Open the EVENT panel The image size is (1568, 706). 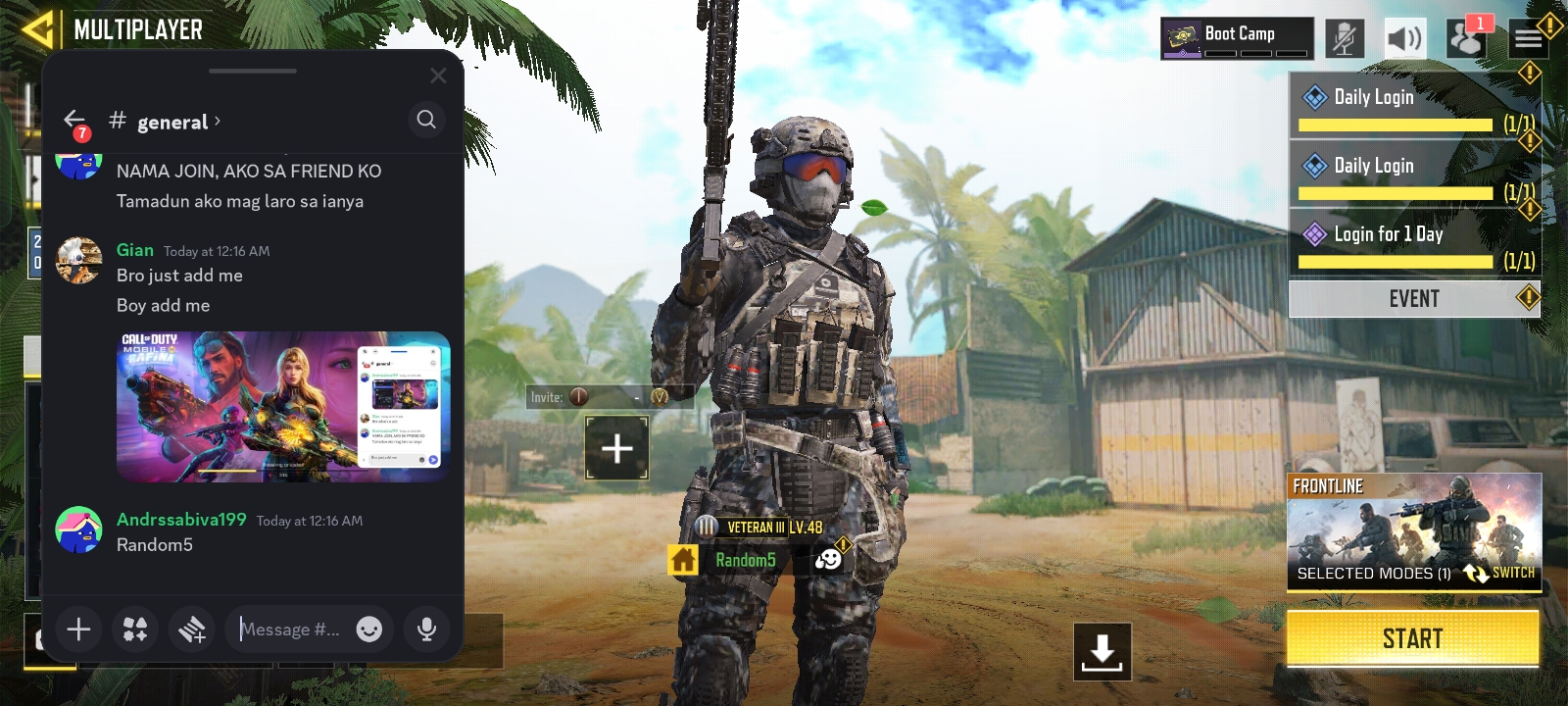pyautogui.click(x=1413, y=299)
